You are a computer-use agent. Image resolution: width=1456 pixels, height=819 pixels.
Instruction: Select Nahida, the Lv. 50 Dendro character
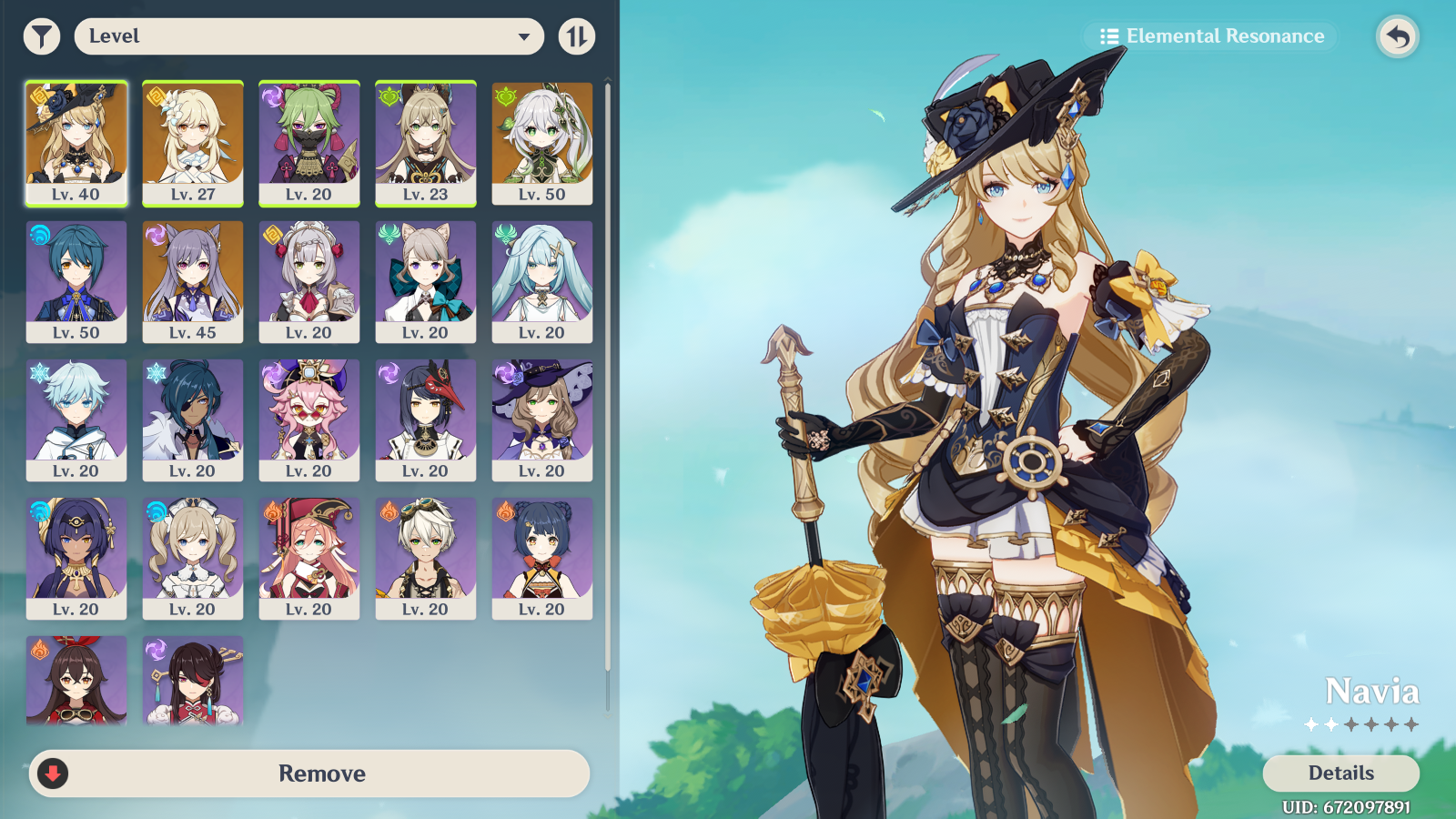(541, 141)
